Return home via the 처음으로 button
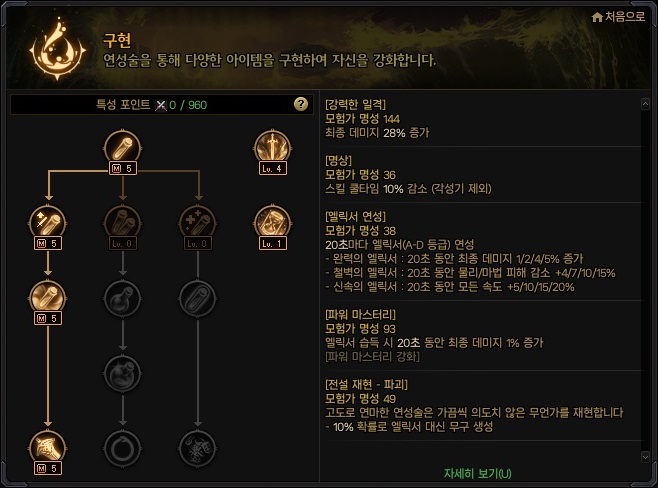 tap(618, 17)
